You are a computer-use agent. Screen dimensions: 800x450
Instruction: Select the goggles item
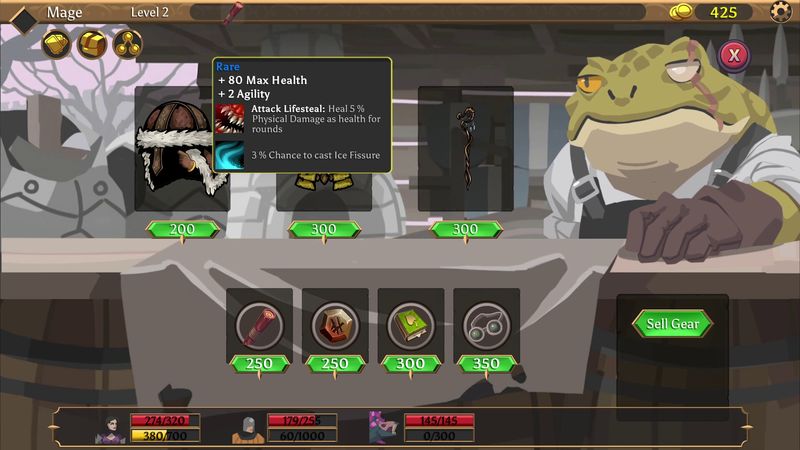pos(486,323)
